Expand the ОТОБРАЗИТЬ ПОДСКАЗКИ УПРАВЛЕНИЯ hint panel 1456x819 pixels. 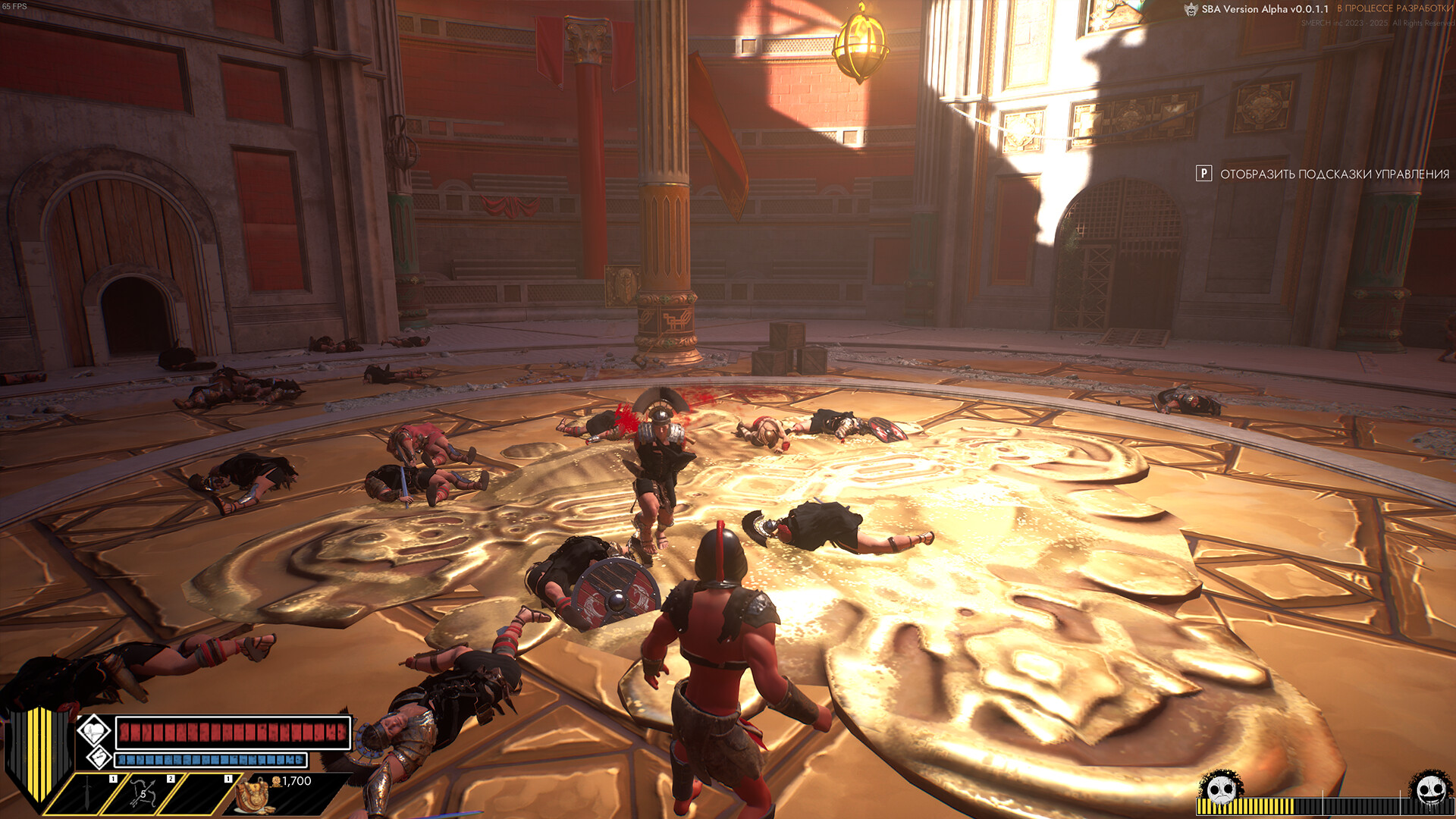coord(1335,174)
